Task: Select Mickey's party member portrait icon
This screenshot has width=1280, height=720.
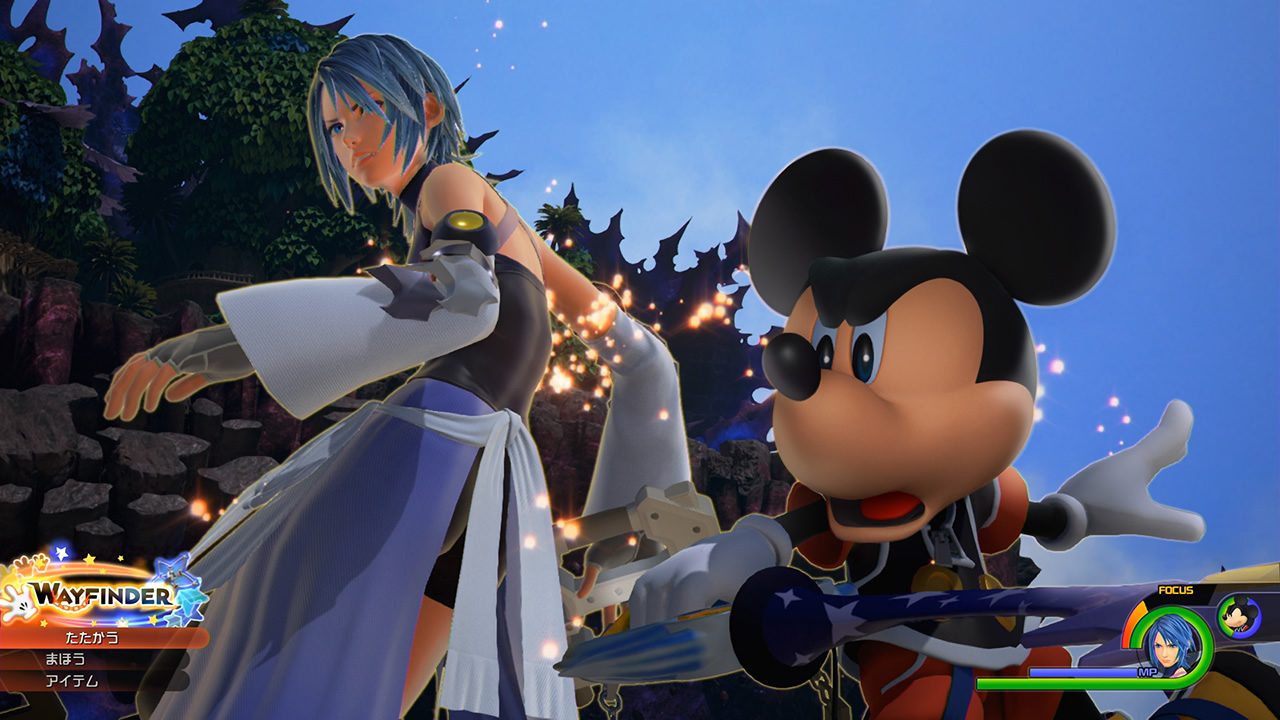Action: (1238, 616)
